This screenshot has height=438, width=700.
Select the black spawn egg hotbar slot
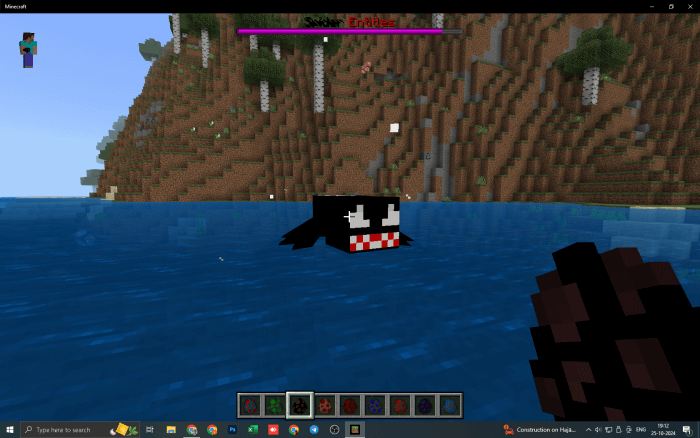click(x=300, y=405)
